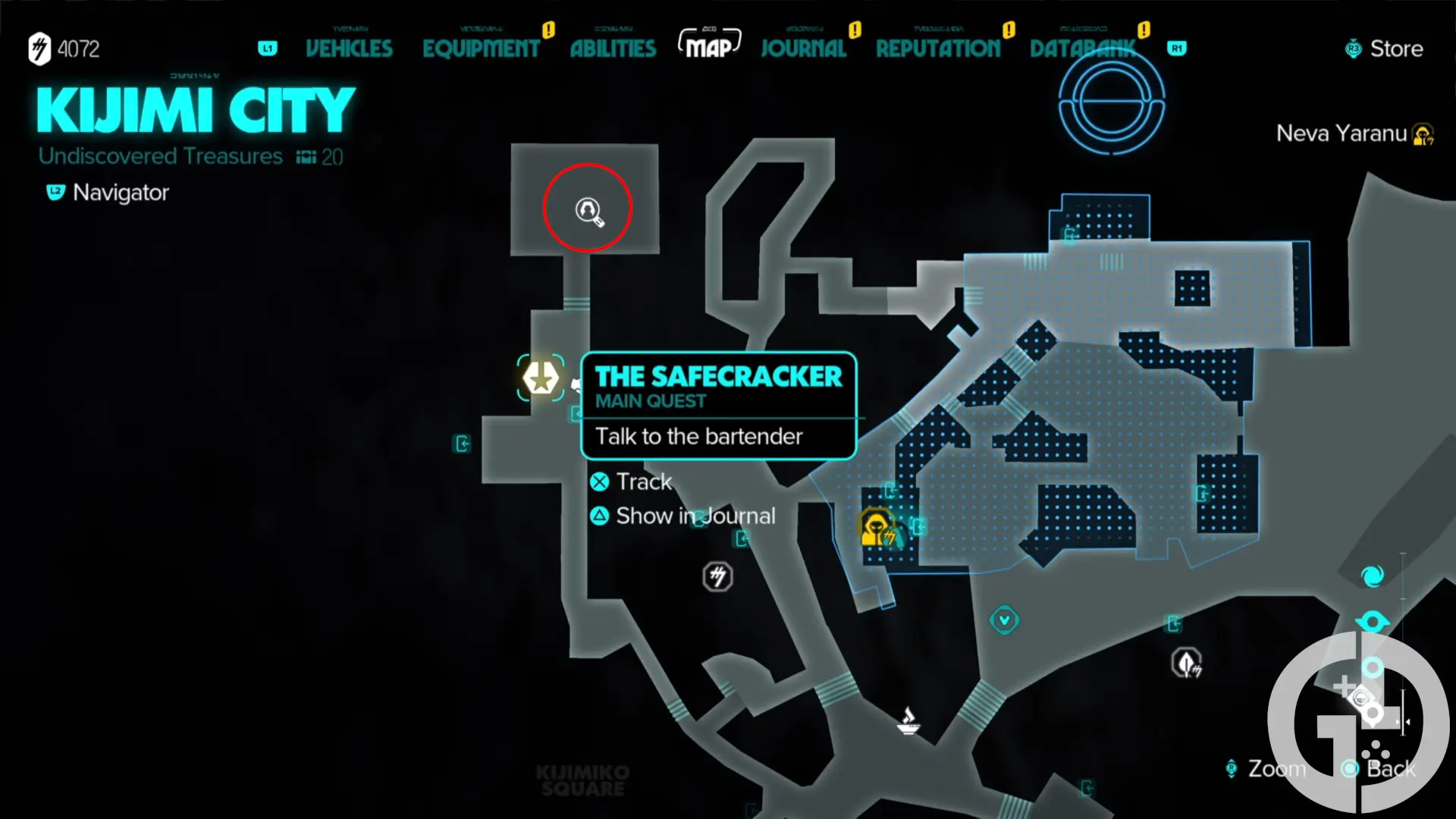Click the compass rose at the top of the map
The image size is (1456, 819).
pos(1112,102)
